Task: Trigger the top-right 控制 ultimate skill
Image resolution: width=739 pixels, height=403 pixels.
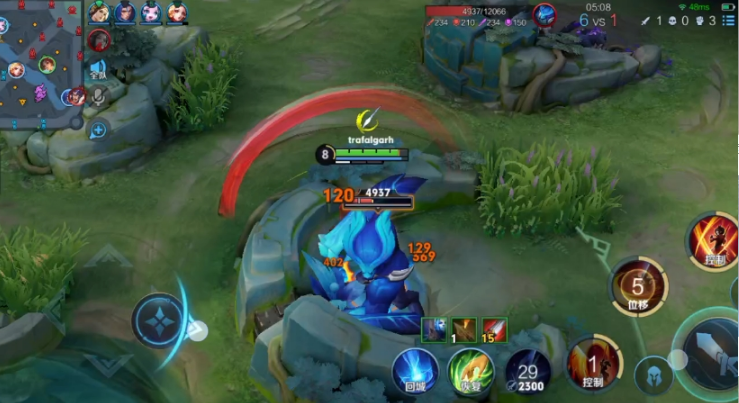Action: coord(713,241)
